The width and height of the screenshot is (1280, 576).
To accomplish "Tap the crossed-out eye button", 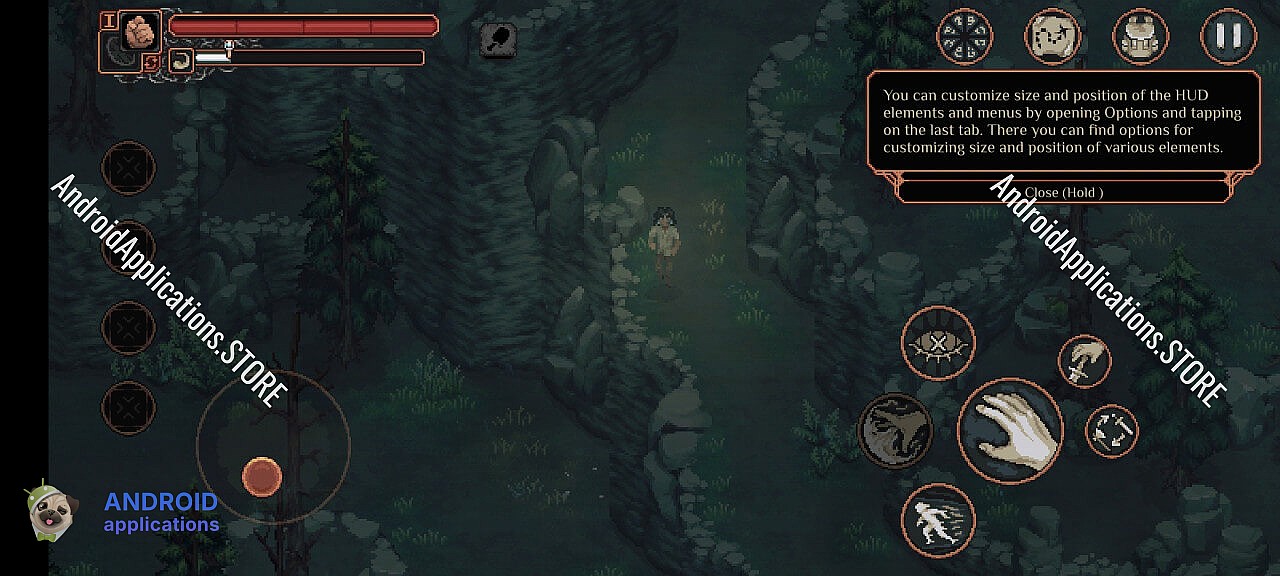I will pyautogui.click(x=938, y=344).
